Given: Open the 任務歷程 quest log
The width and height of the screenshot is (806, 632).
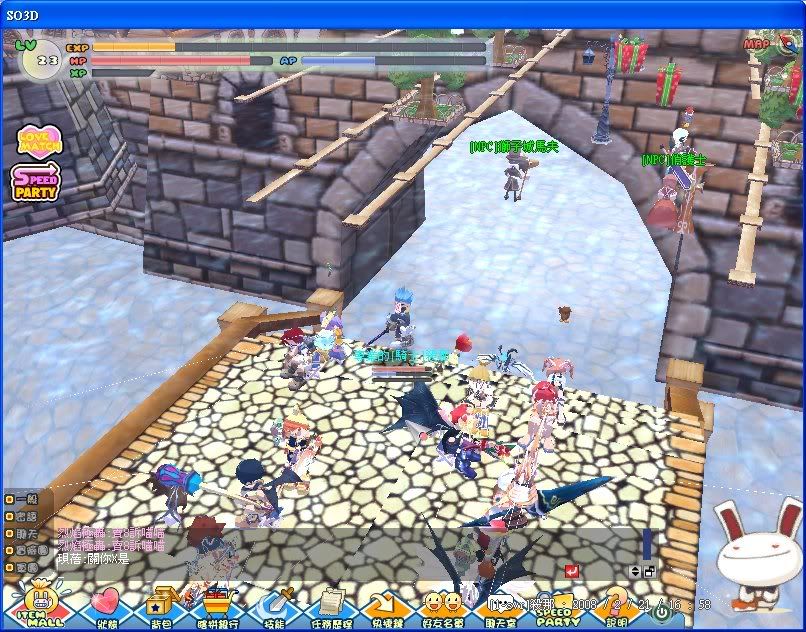Looking at the screenshot, I should coord(330,604).
